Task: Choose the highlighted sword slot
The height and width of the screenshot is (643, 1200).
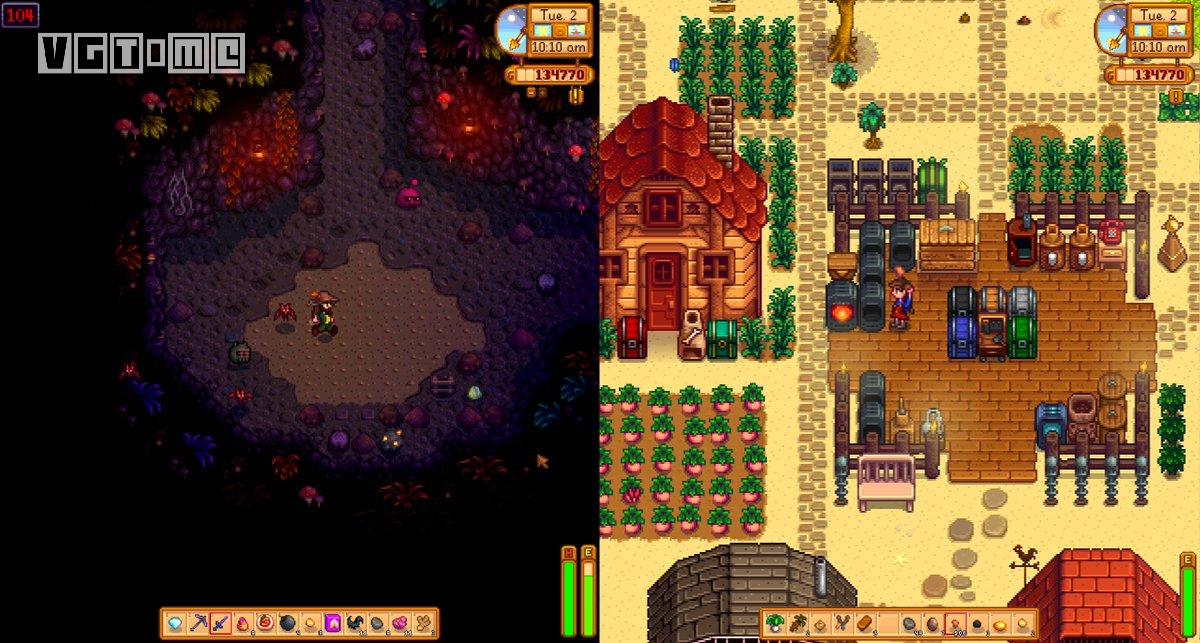Action: [219, 622]
